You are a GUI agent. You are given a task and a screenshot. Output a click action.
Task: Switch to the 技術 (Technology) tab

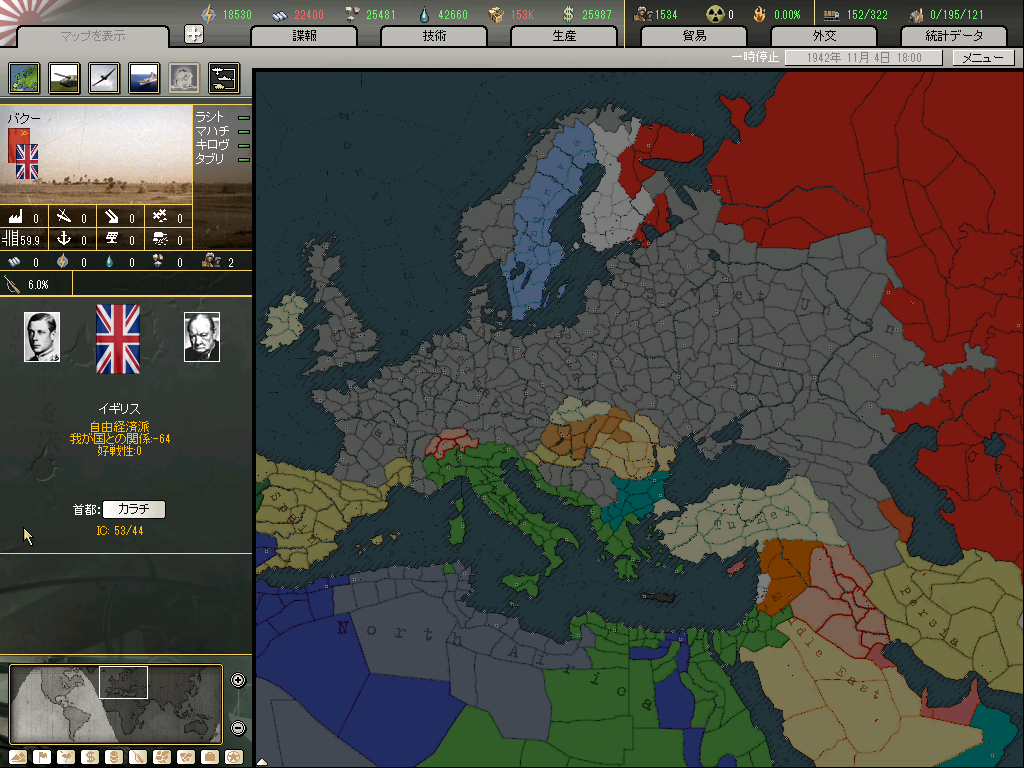point(435,36)
